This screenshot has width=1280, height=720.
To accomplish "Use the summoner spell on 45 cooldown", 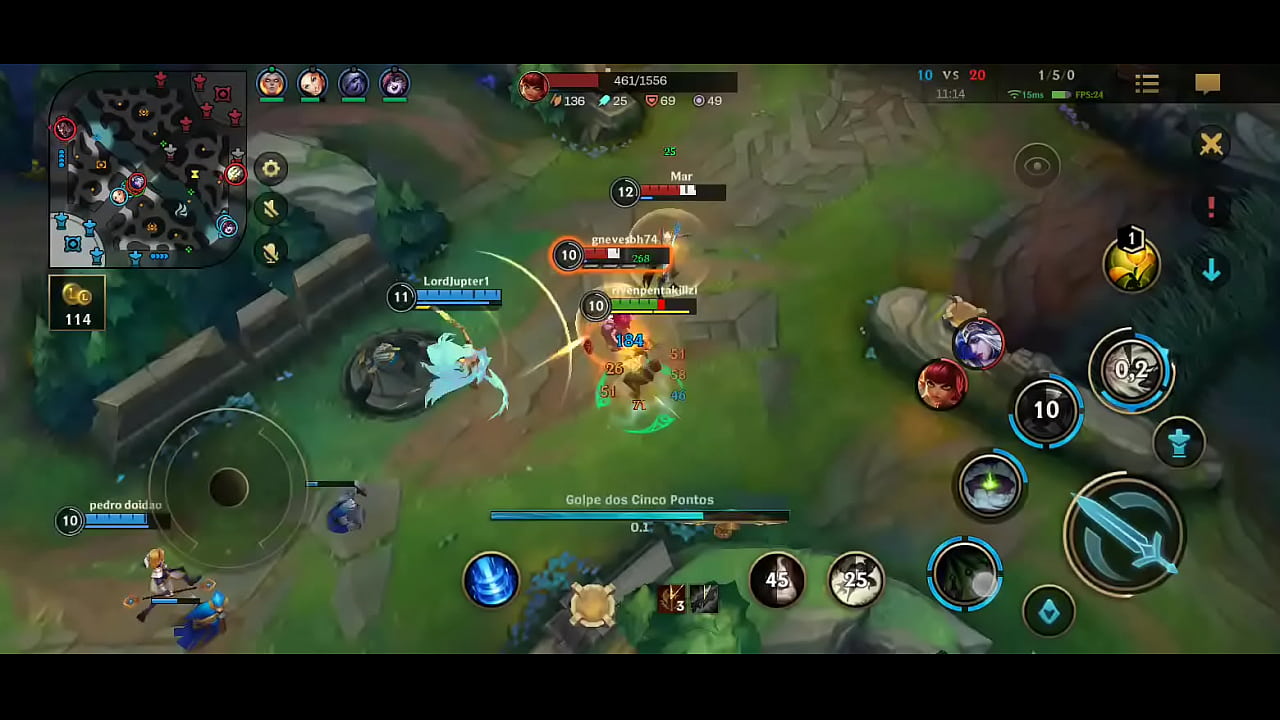I will (x=777, y=580).
